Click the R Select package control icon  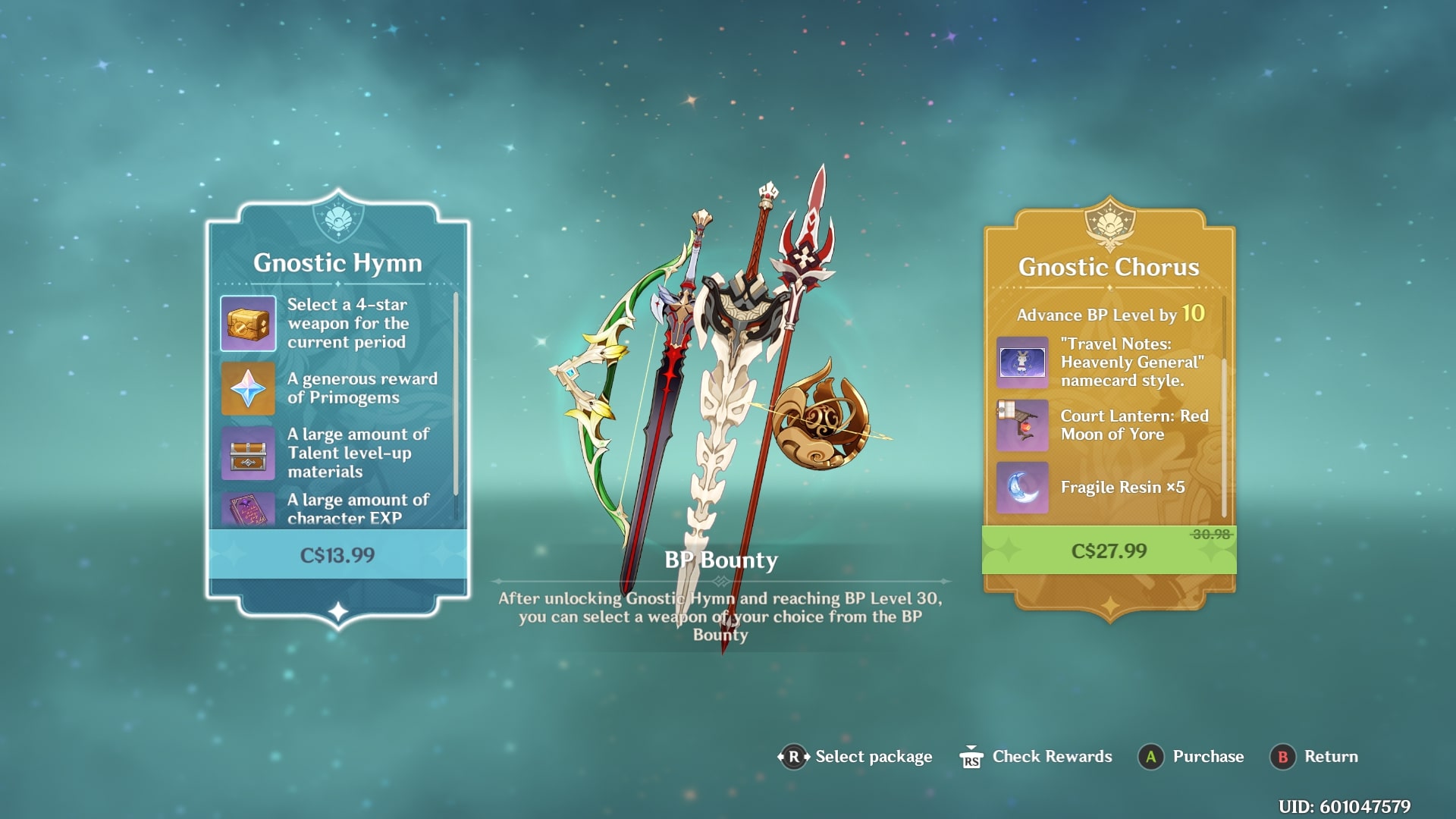click(x=794, y=756)
